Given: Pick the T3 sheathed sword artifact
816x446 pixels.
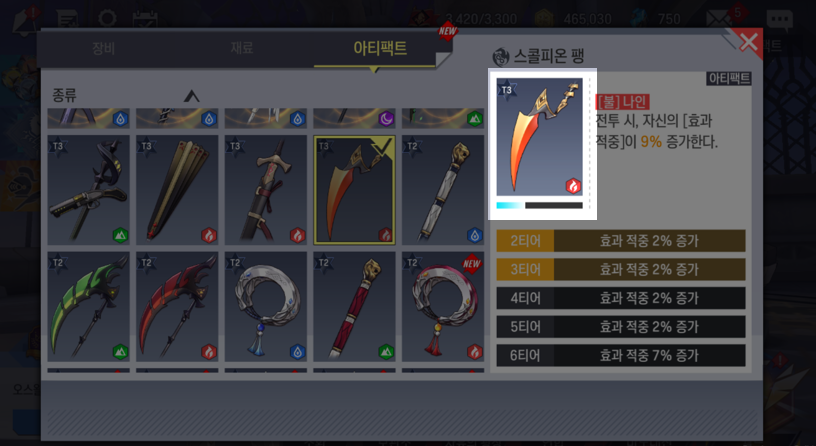Looking at the screenshot, I should tap(265, 190).
